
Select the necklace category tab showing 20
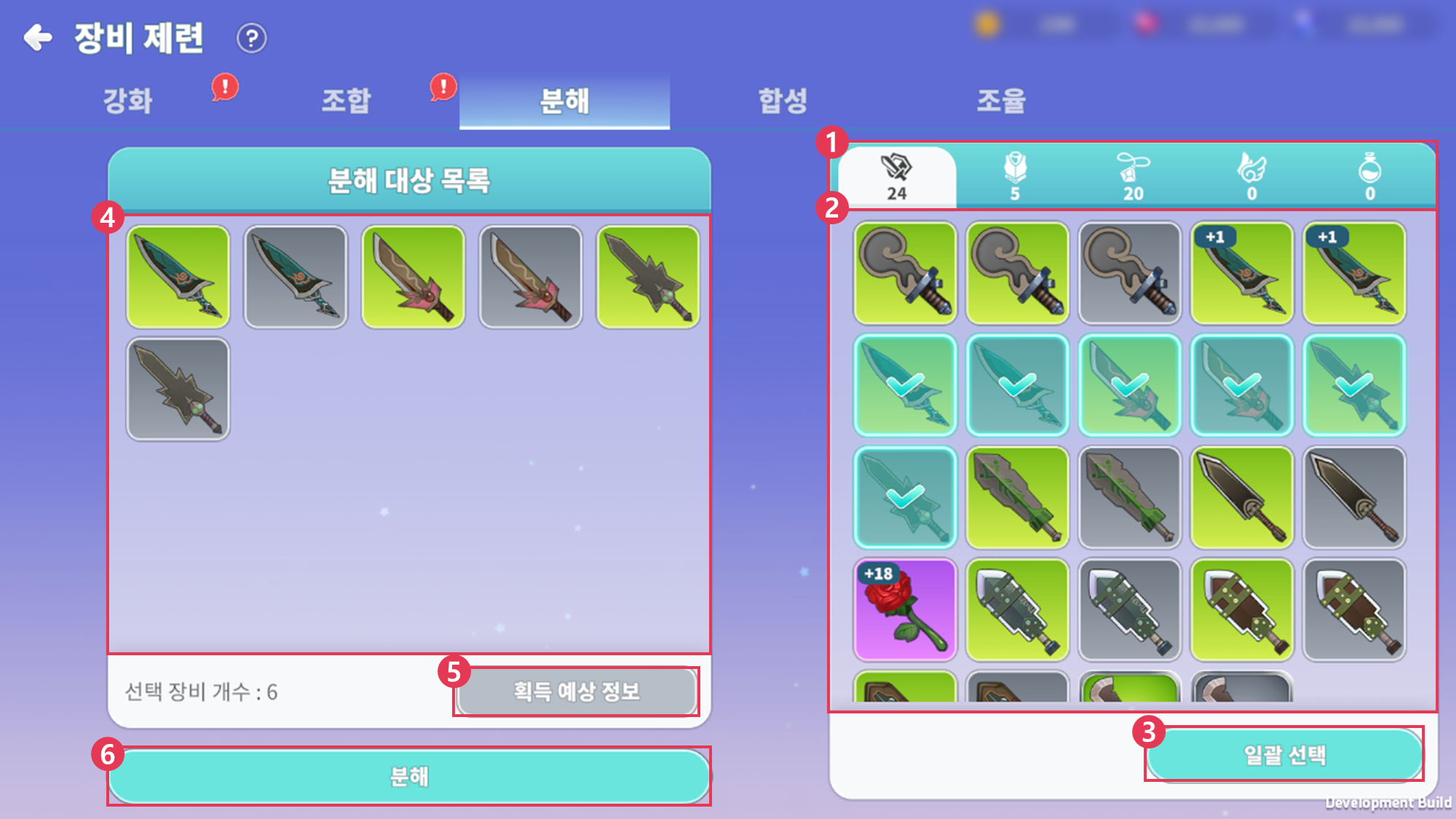1133,177
